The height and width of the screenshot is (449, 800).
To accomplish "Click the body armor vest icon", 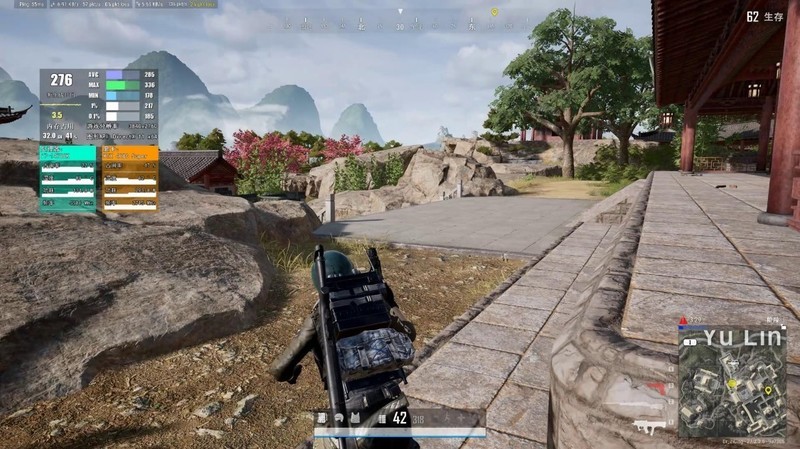I will (354, 418).
